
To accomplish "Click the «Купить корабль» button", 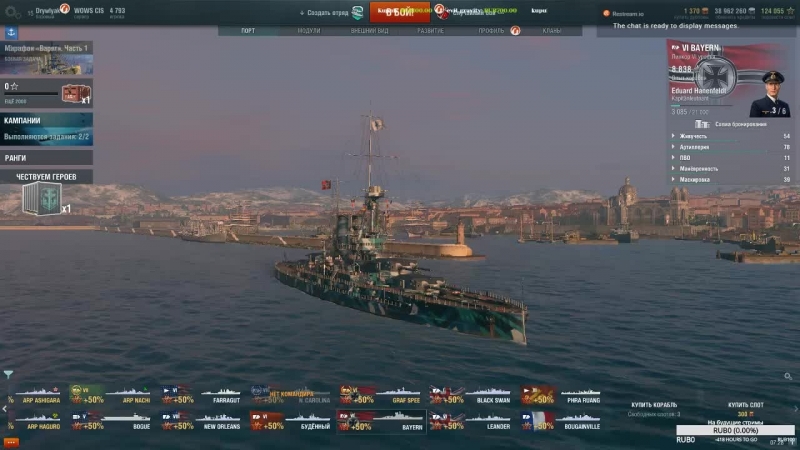I will [655, 404].
